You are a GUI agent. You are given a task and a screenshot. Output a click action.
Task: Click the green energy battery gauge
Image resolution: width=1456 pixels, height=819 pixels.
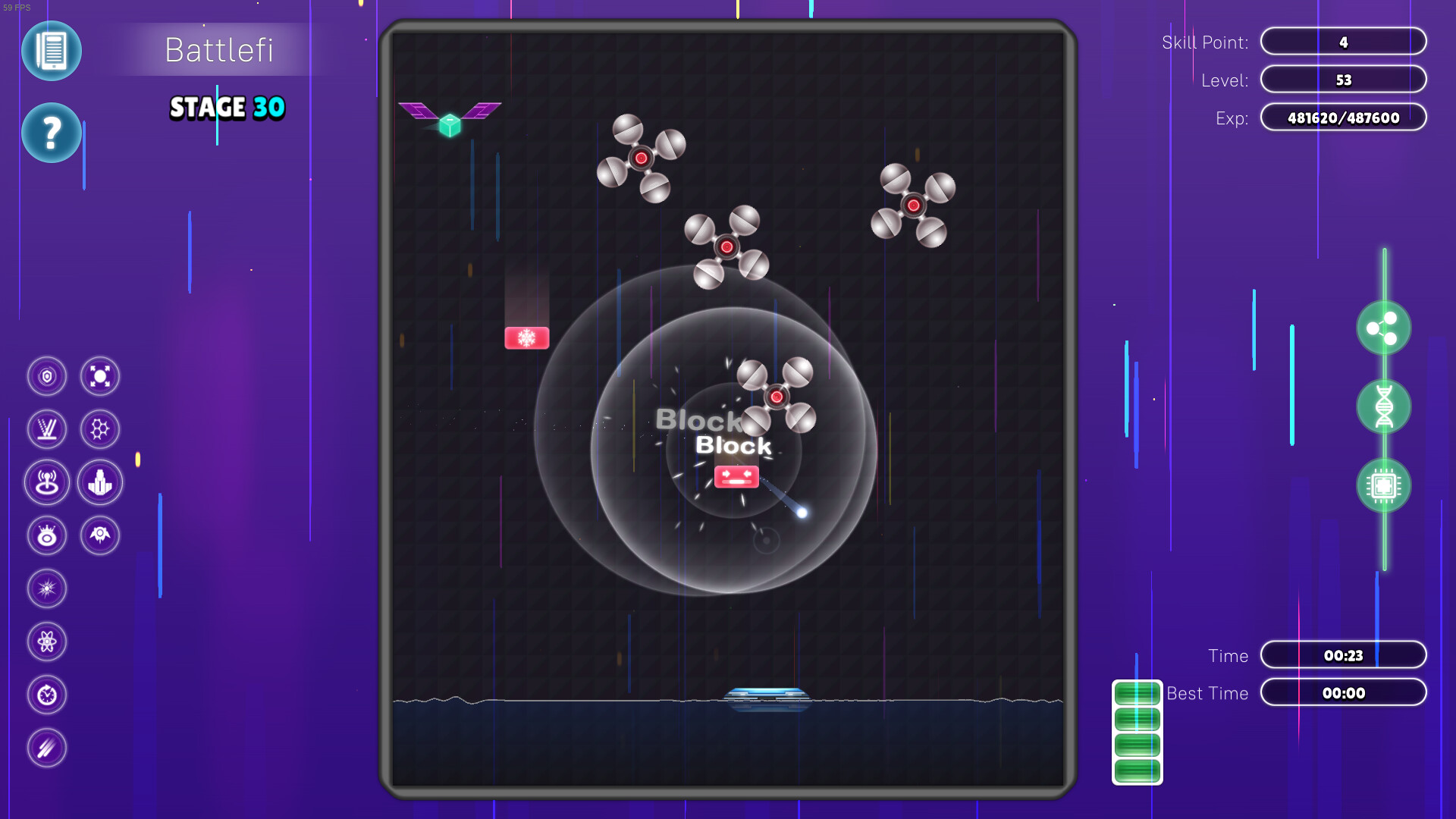click(x=1135, y=732)
